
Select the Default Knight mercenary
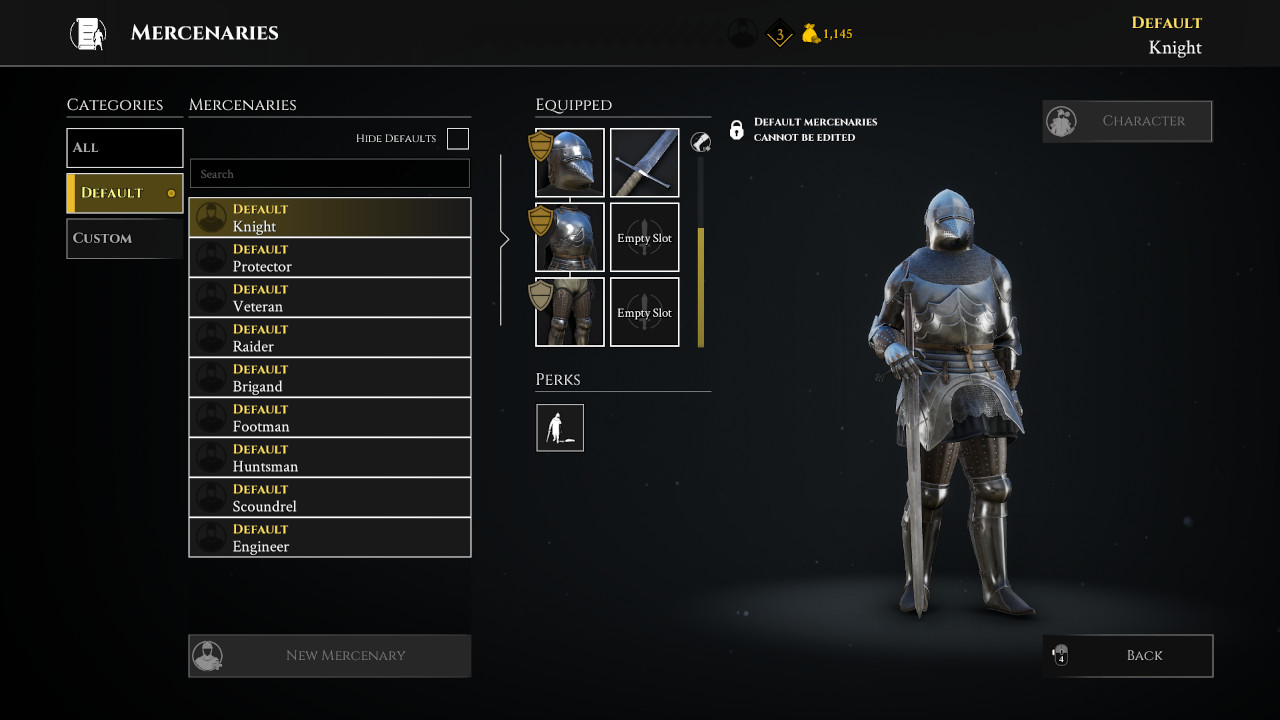(x=330, y=218)
